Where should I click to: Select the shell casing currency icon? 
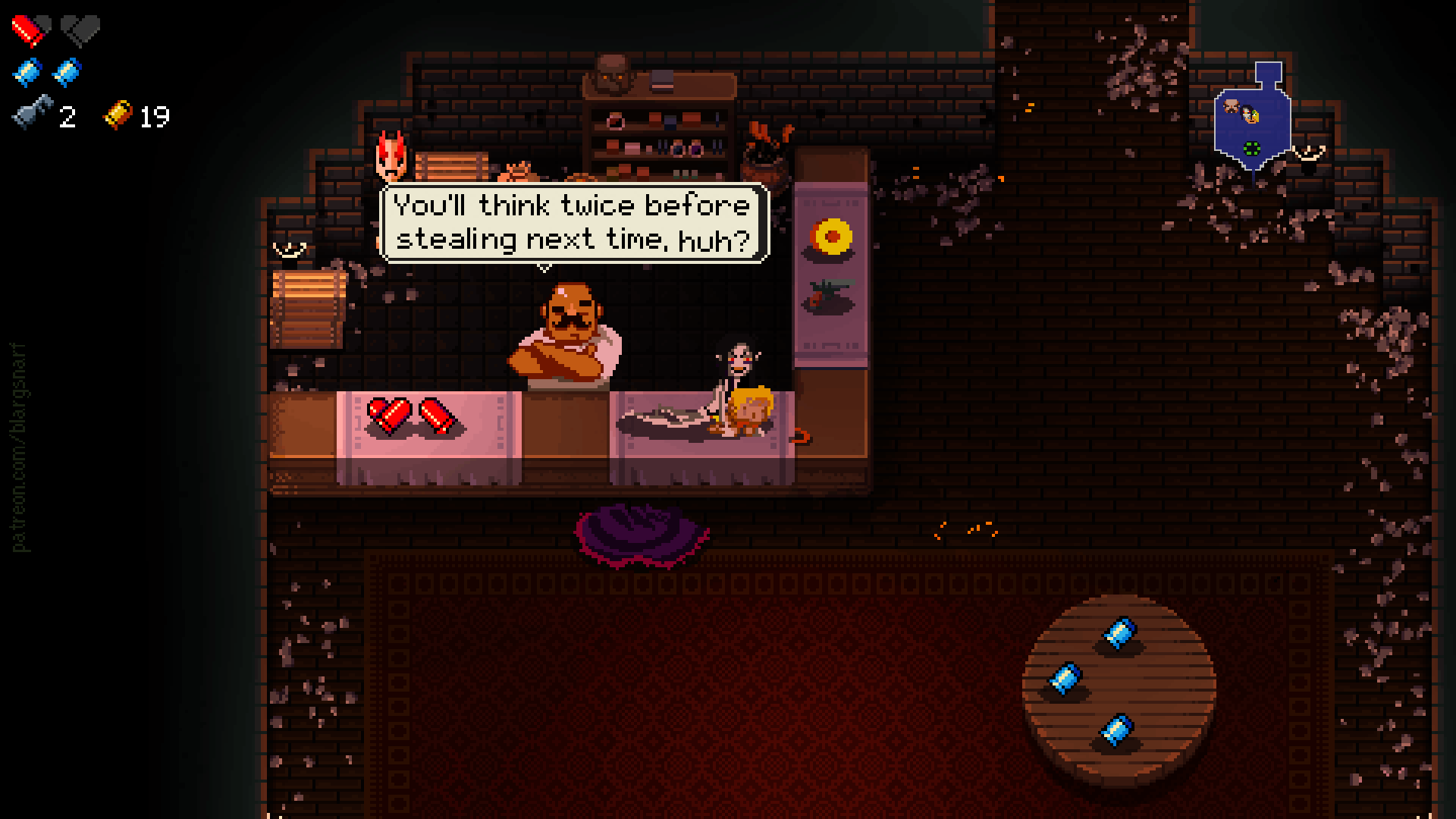[118, 115]
